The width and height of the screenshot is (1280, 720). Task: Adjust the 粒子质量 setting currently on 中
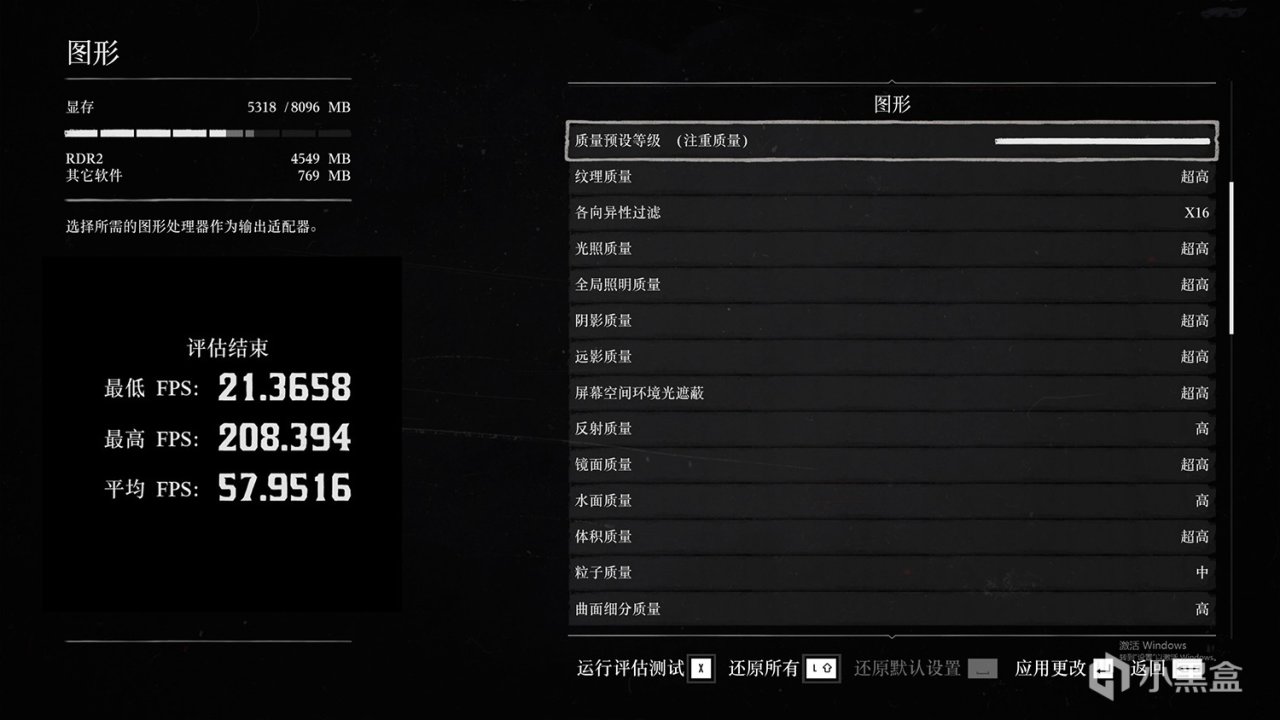pyautogui.click(x=890, y=572)
